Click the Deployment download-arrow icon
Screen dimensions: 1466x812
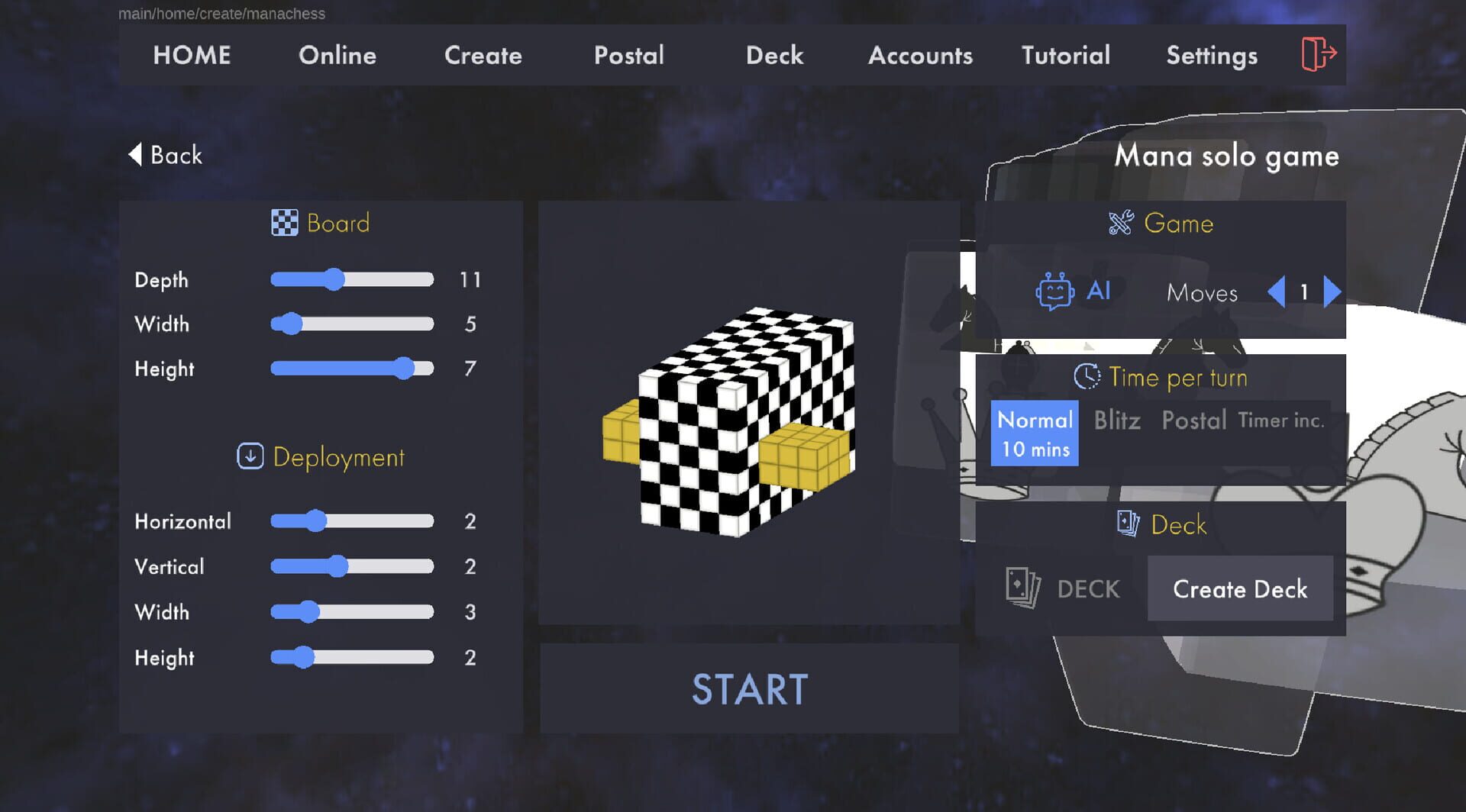(249, 457)
